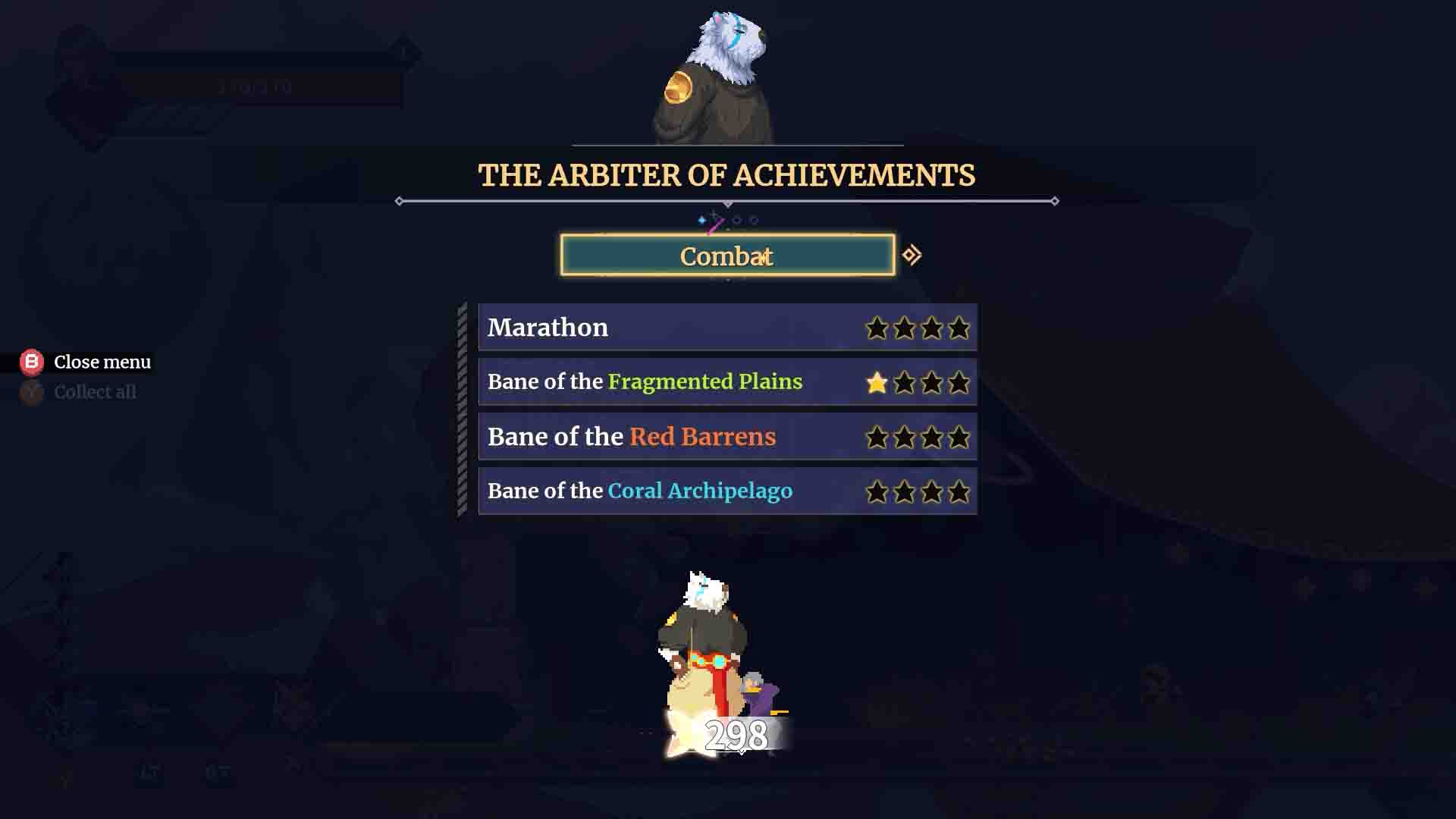The width and height of the screenshot is (1456, 819).
Task: Click the first star on the Marathon row
Action: click(877, 328)
